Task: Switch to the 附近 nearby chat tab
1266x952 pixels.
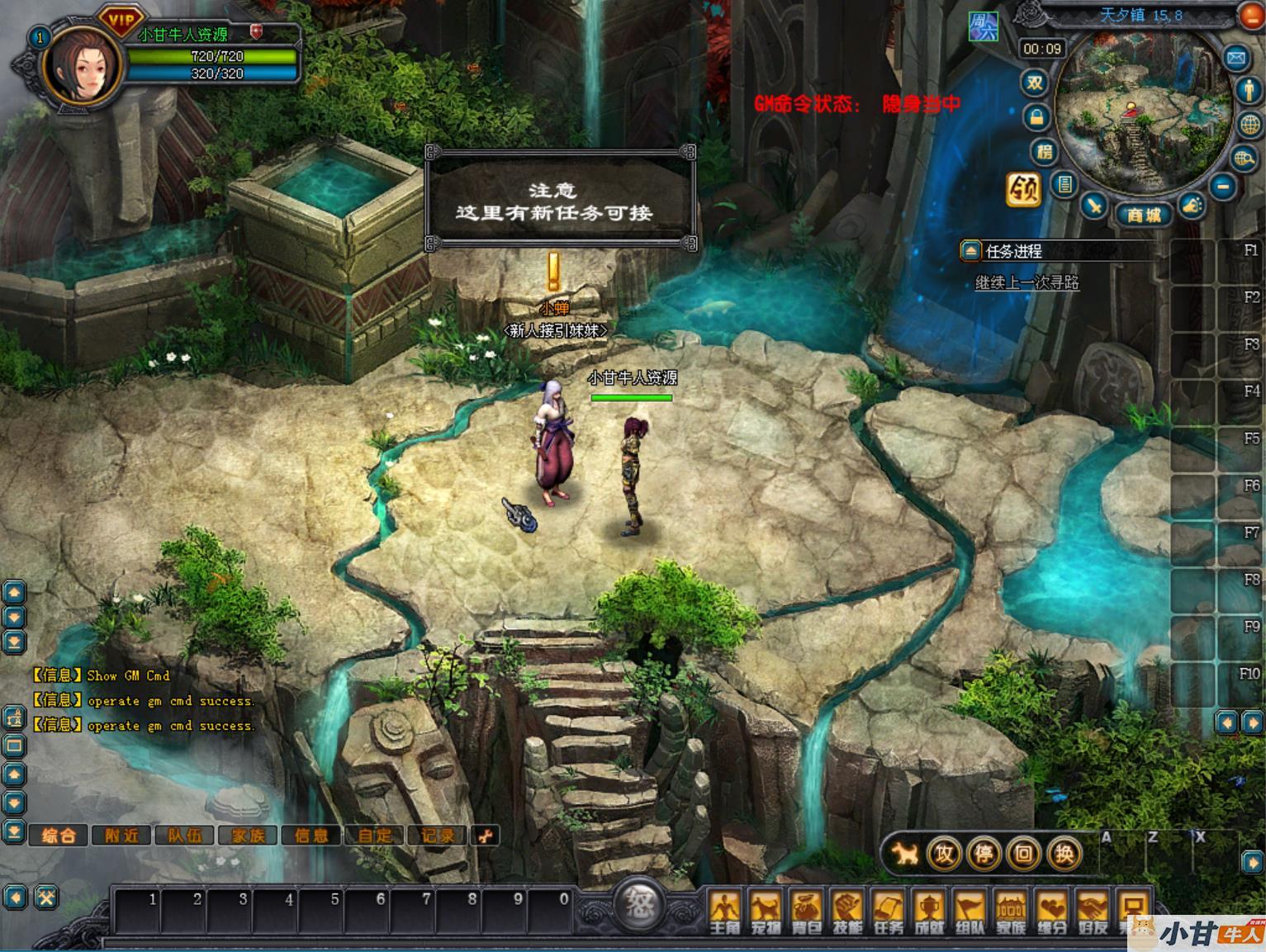Action: [x=121, y=836]
